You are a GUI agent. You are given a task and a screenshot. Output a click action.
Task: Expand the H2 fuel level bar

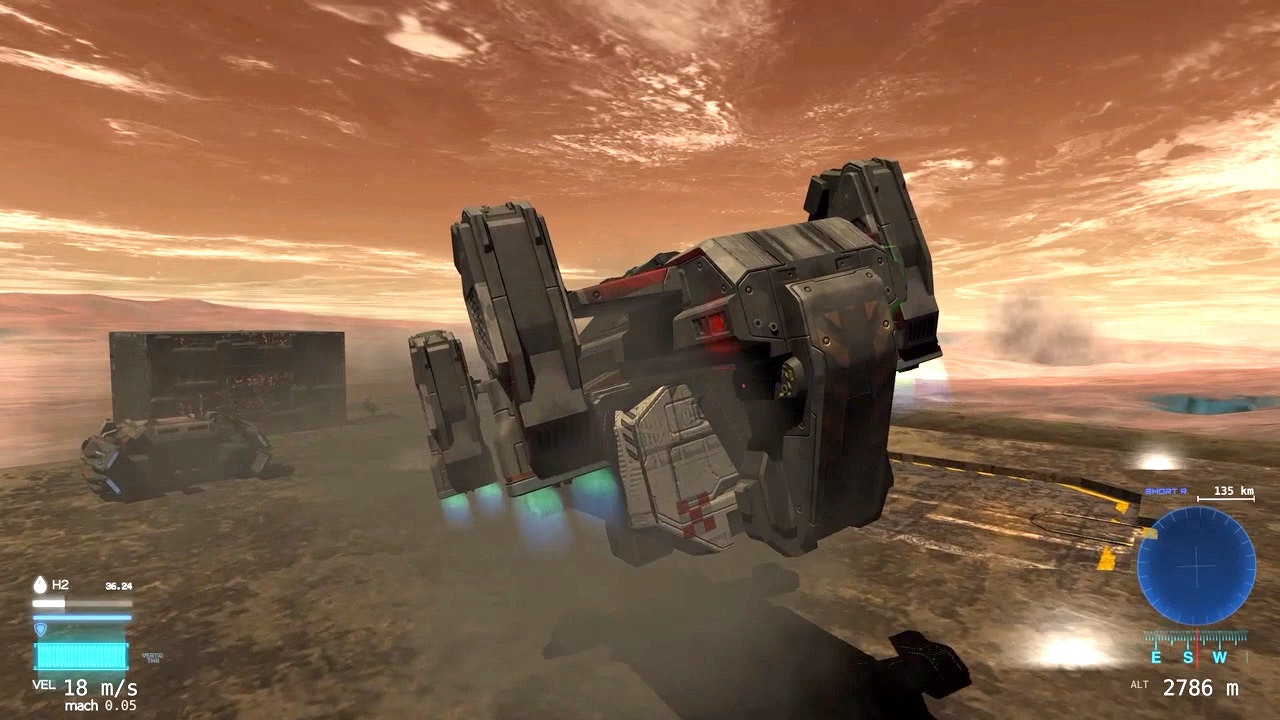82,603
